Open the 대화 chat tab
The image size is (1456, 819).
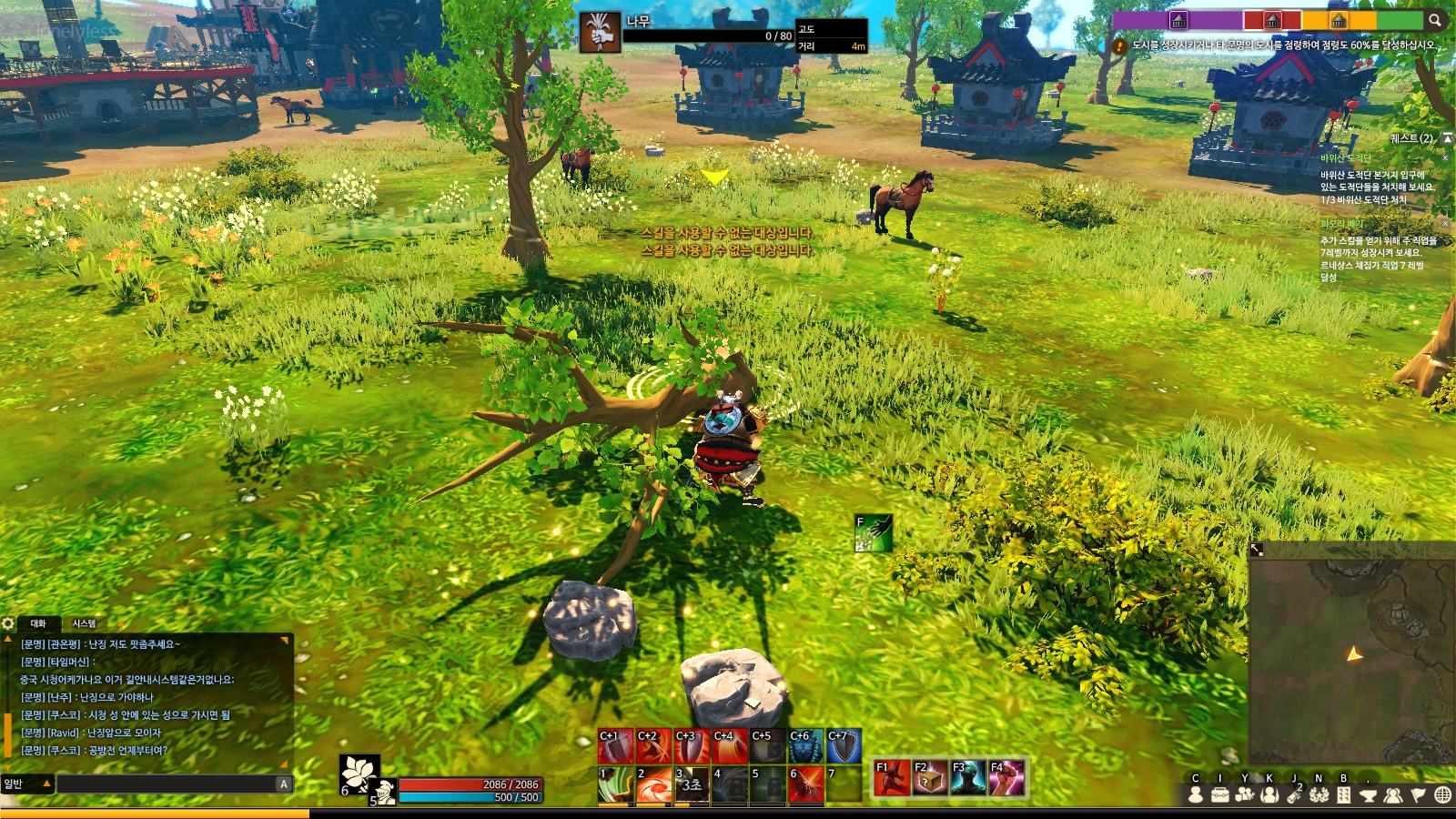(x=38, y=623)
